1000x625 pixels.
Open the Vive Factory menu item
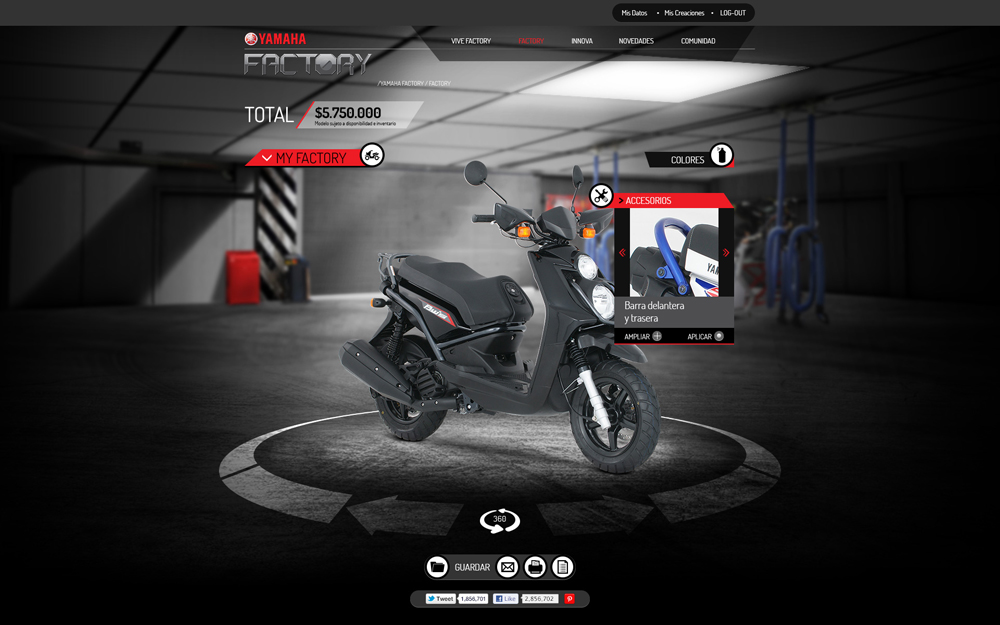[471, 41]
